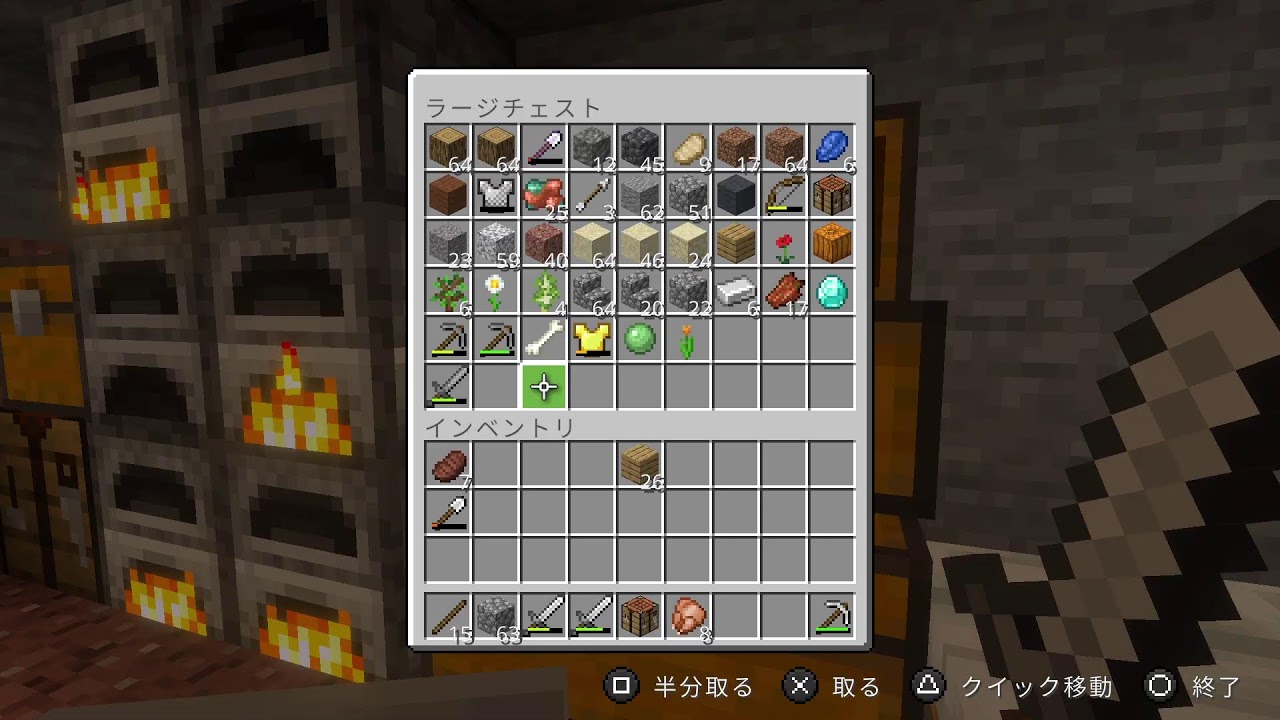Select the carved pumpkin block
This screenshot has width=1280, height=720.
click(832, 244)
